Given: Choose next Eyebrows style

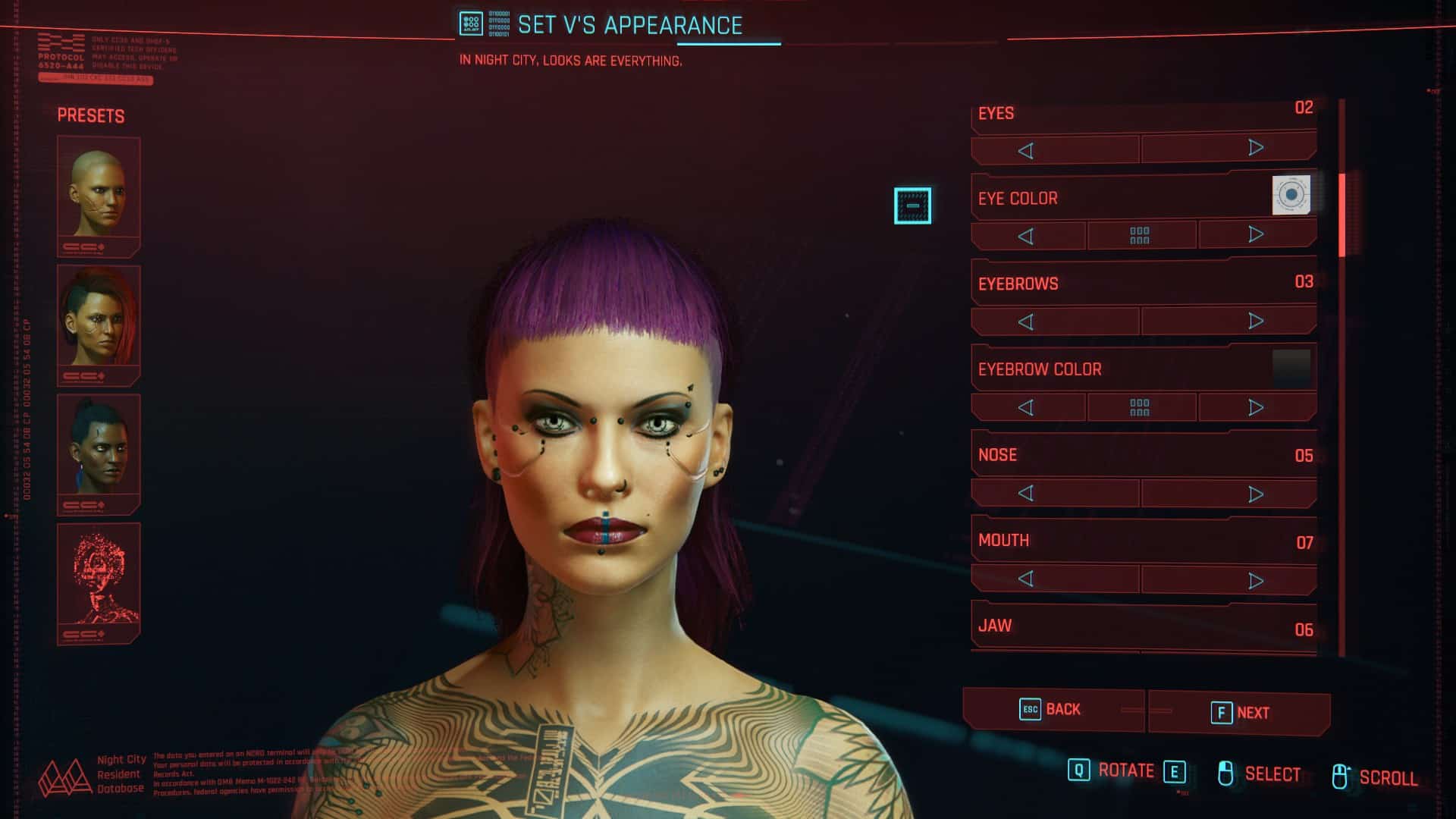Looking at the screenshot, I should pos(1255,321).
